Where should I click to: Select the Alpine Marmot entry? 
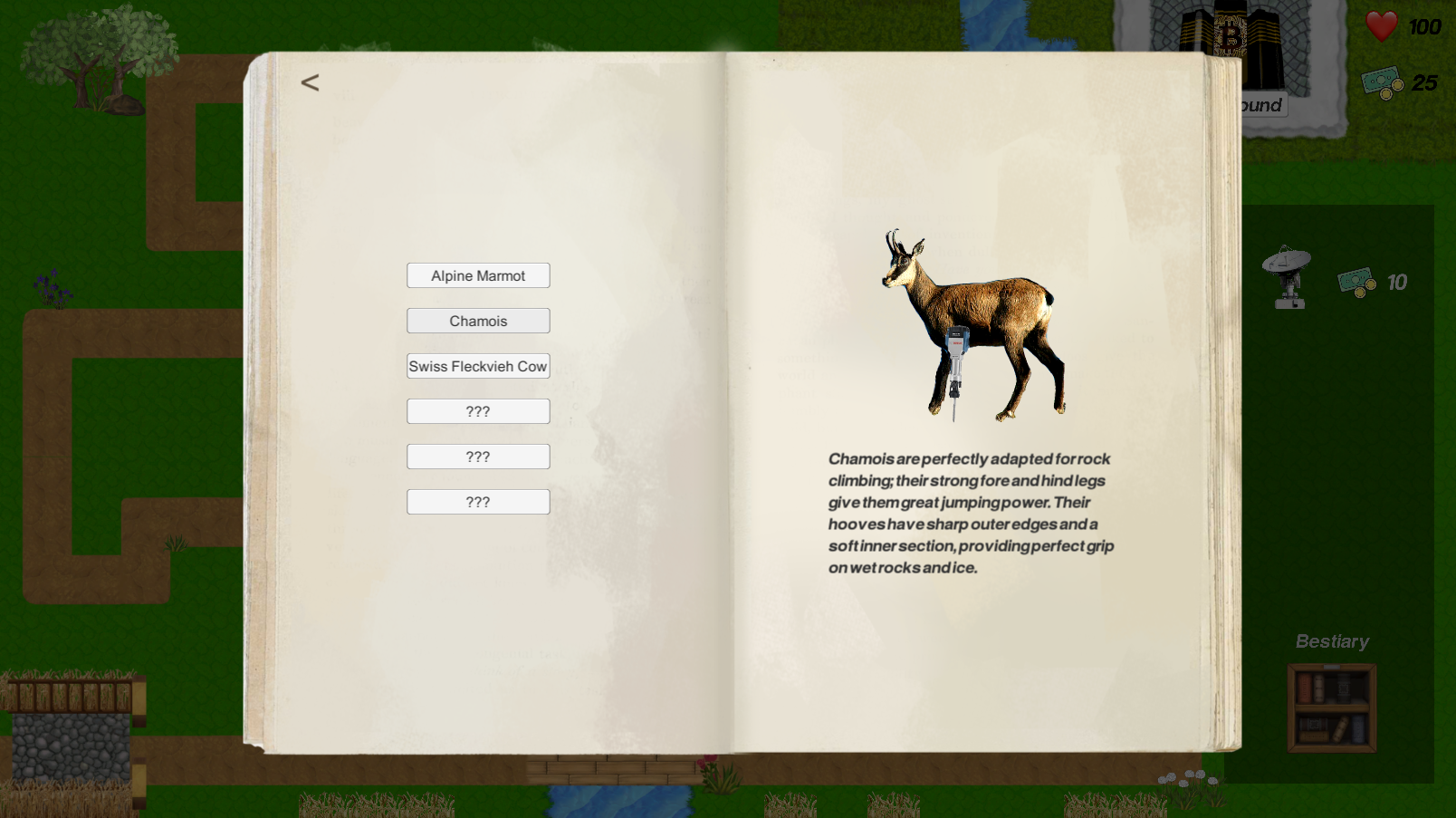click(x=478, y=275)
